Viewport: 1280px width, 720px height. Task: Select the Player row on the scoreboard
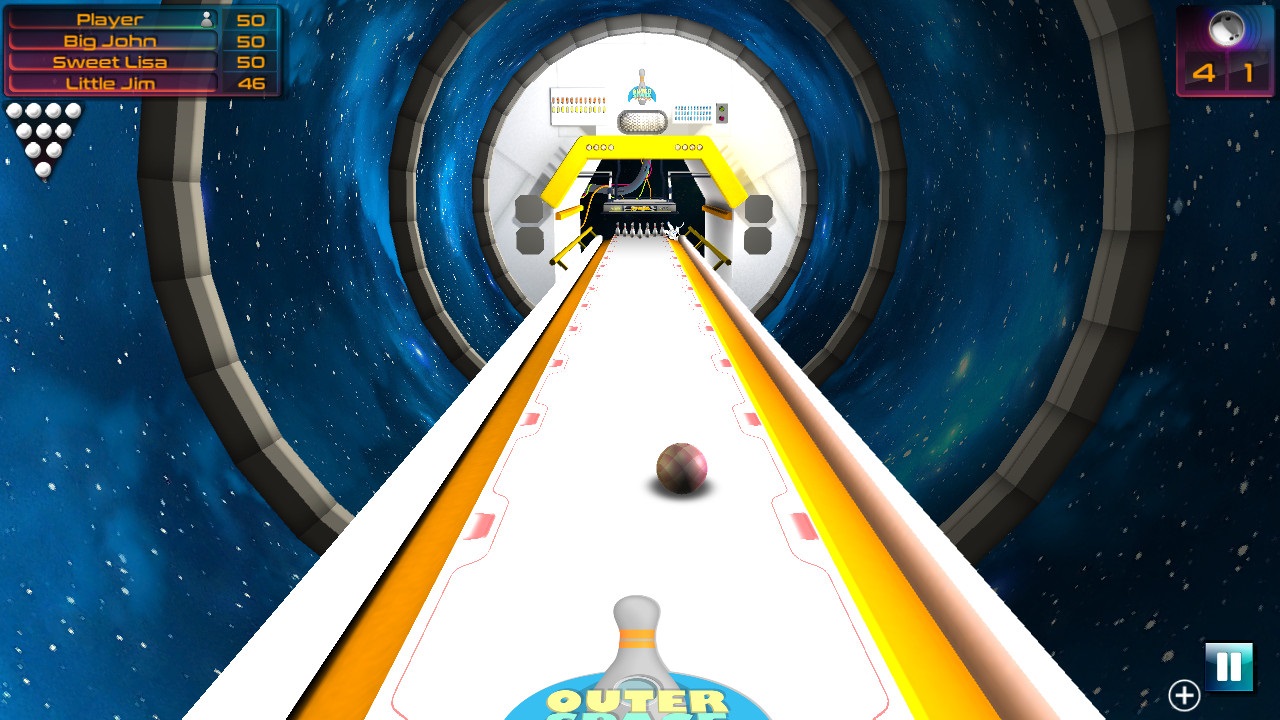click(110, 18)
